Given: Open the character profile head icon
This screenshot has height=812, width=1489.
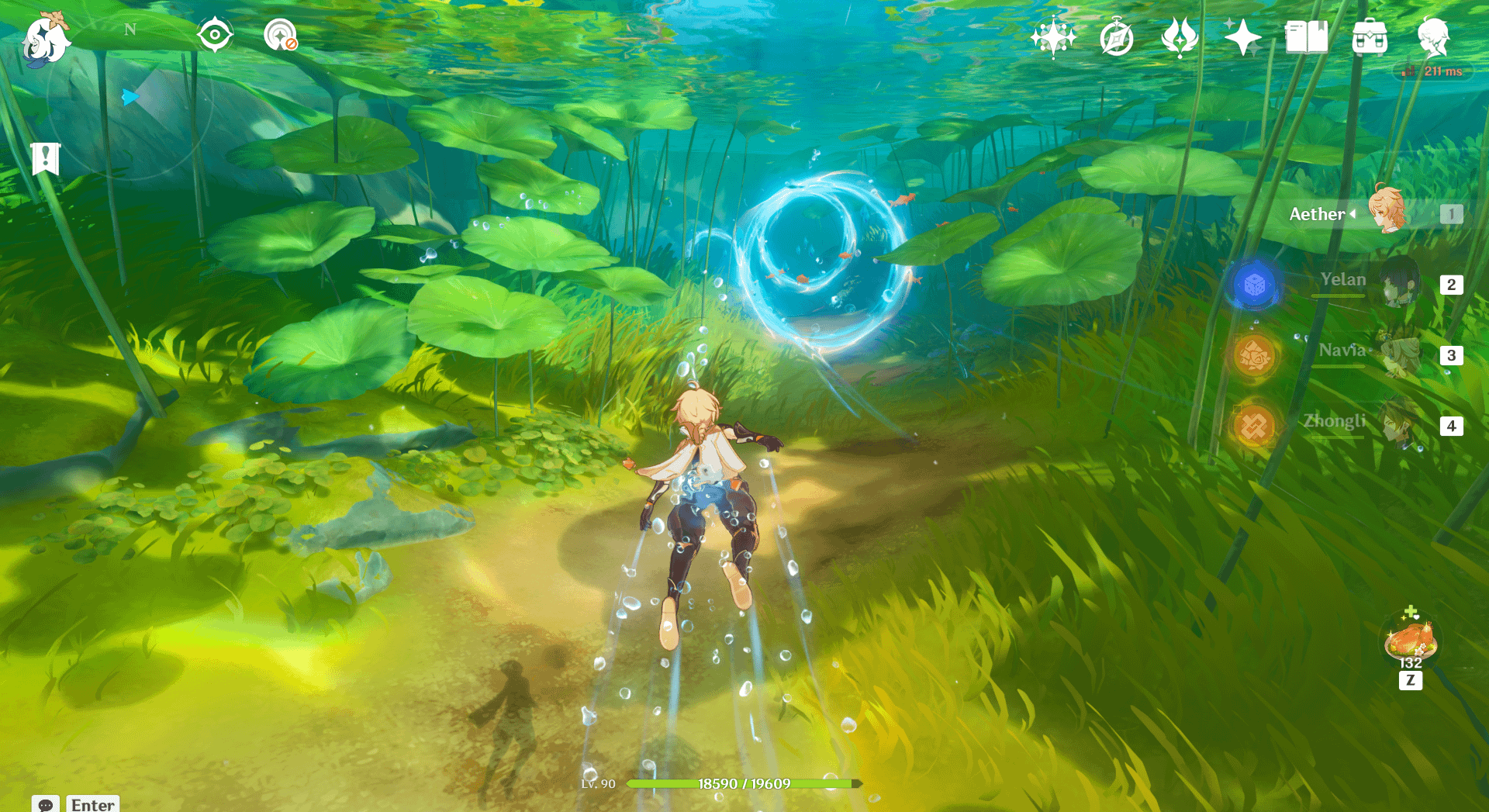Looking at the screenshot, I should point(1433,37).
